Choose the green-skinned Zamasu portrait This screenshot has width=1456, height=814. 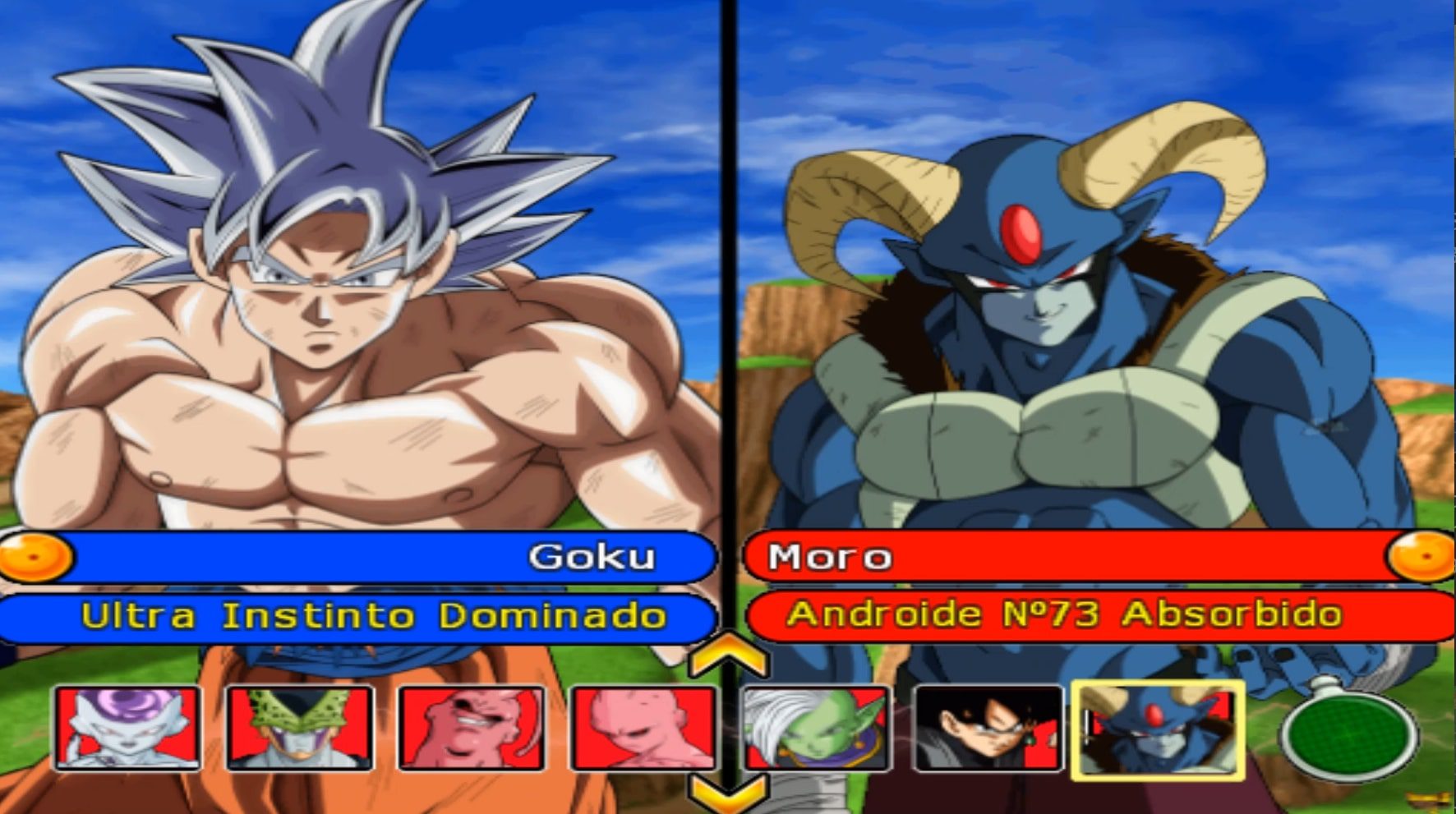tap(815, 728)
